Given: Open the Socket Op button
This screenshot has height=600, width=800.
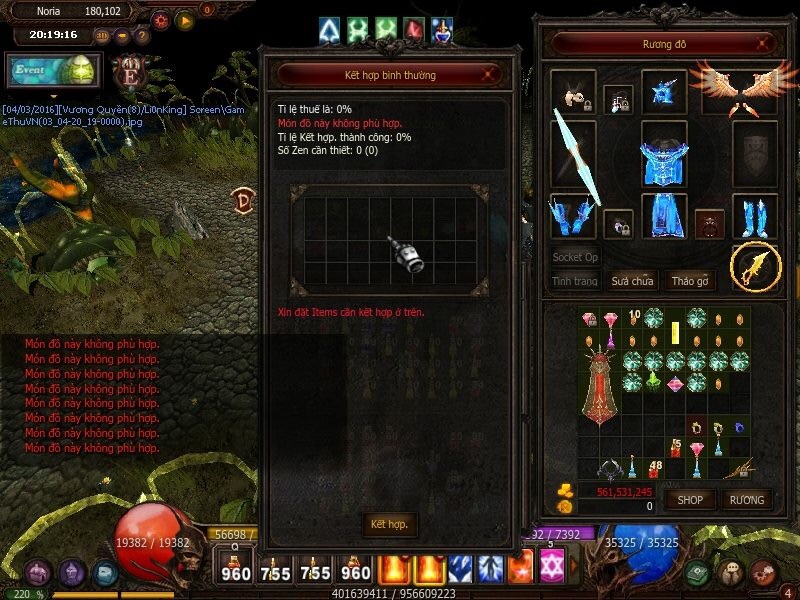Looking at the screenshot, I should tap(575, 257).
